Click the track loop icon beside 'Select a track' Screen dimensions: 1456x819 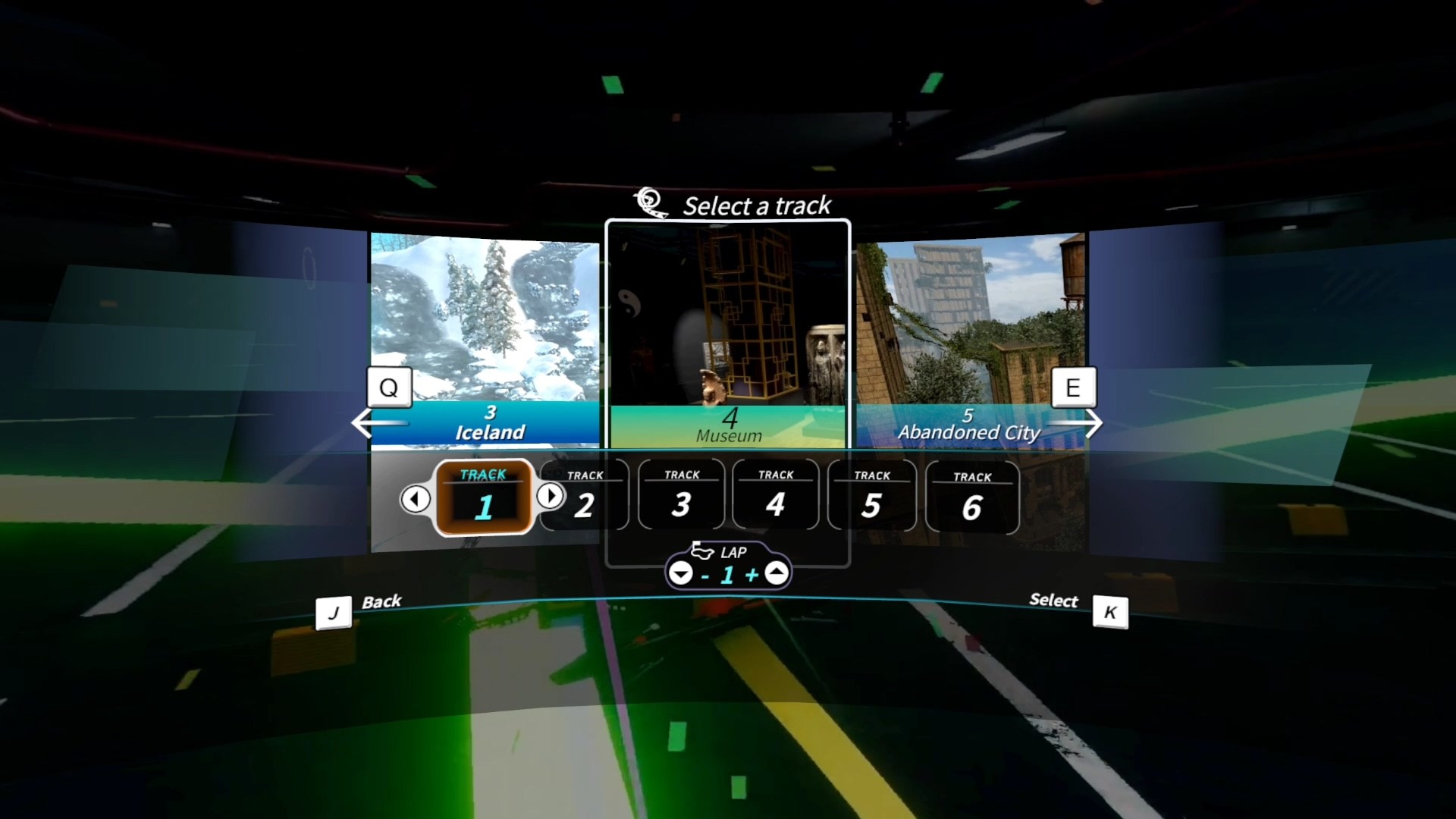pos(649,201)
